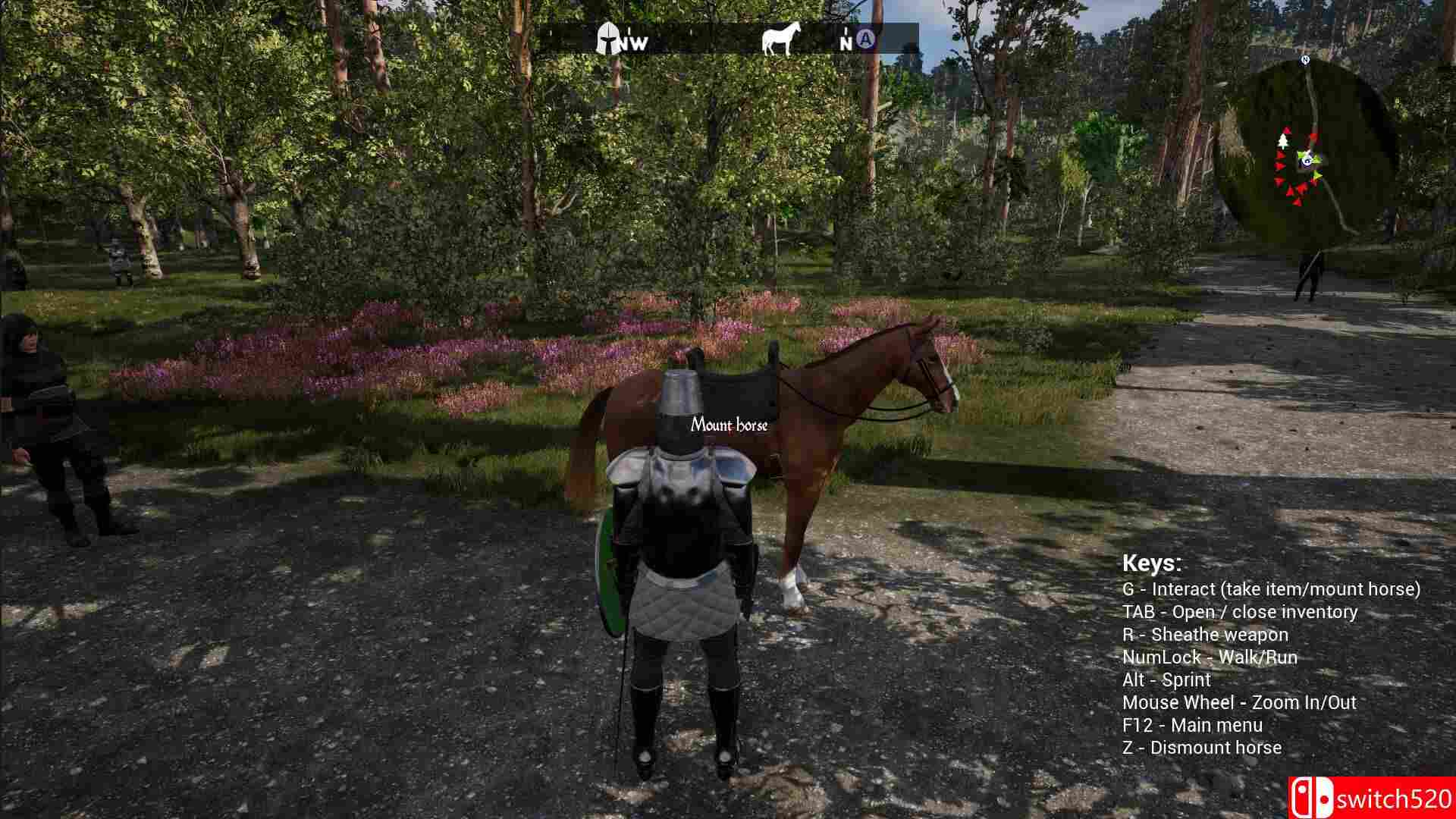The width and height of the screenshot is (1456, 819).
Task: Click the blue A objective marker near the N
Action: coord(864,38)
